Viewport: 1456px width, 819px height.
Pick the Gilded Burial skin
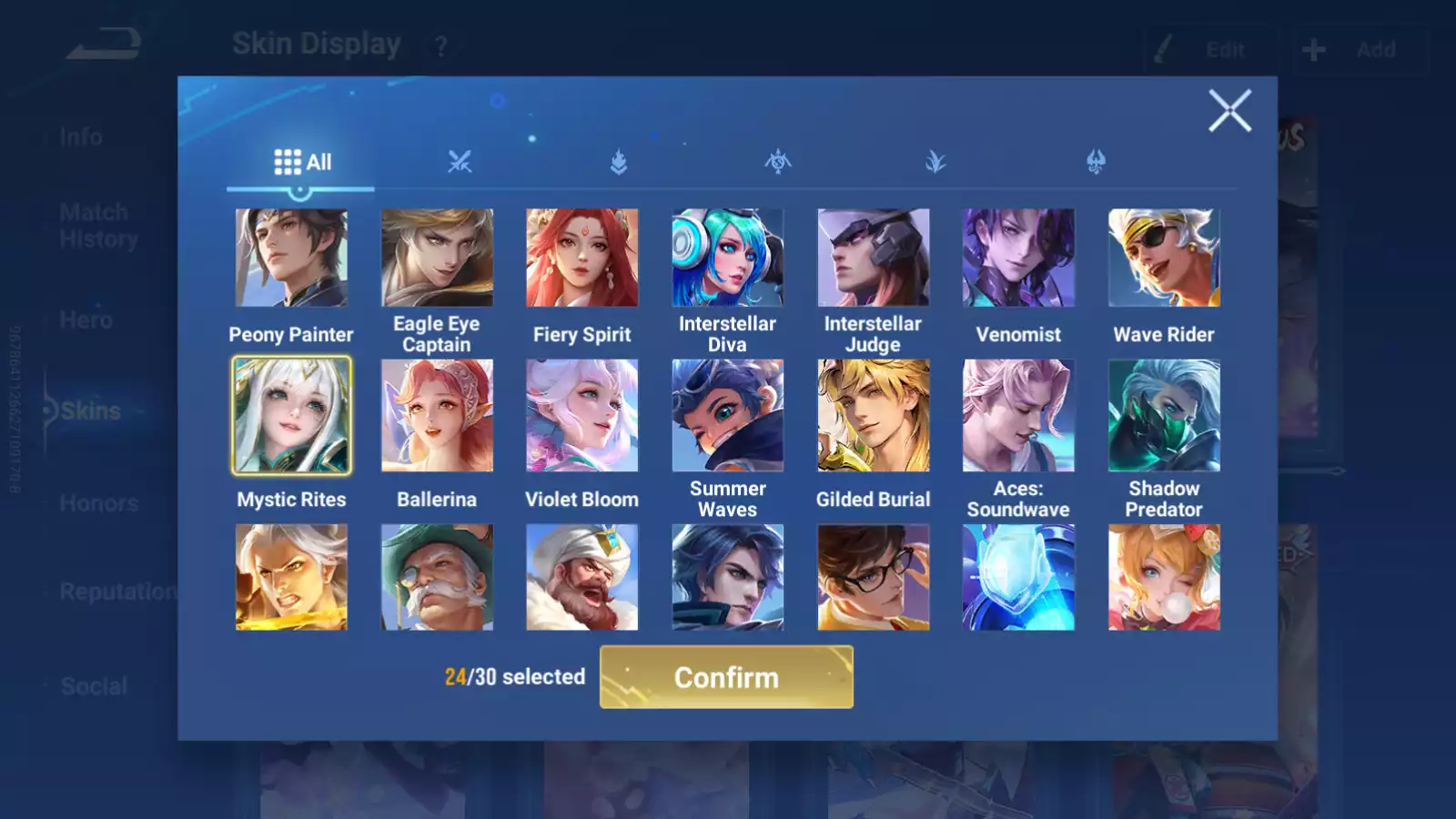click(x=873, y=416)
